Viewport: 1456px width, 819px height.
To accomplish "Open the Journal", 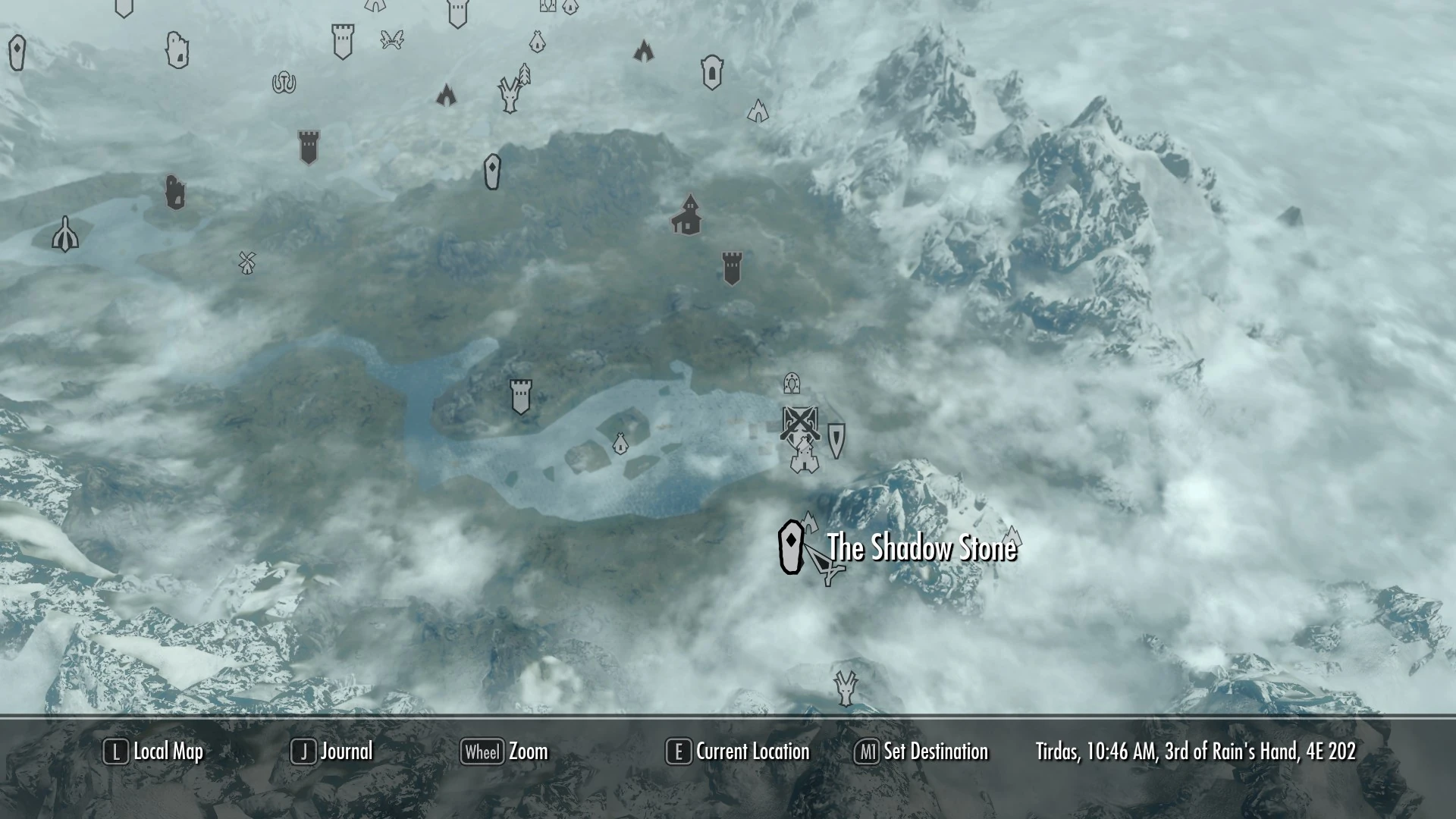I will pyautogui.click(x=345, y=752).
